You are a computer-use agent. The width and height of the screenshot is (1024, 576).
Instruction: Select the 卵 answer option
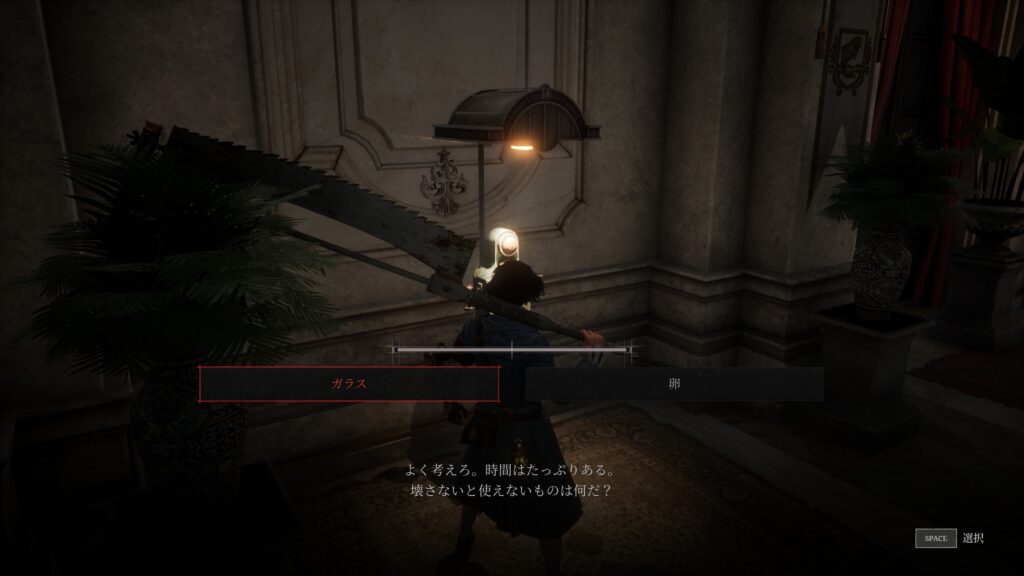tap(674, 384)
